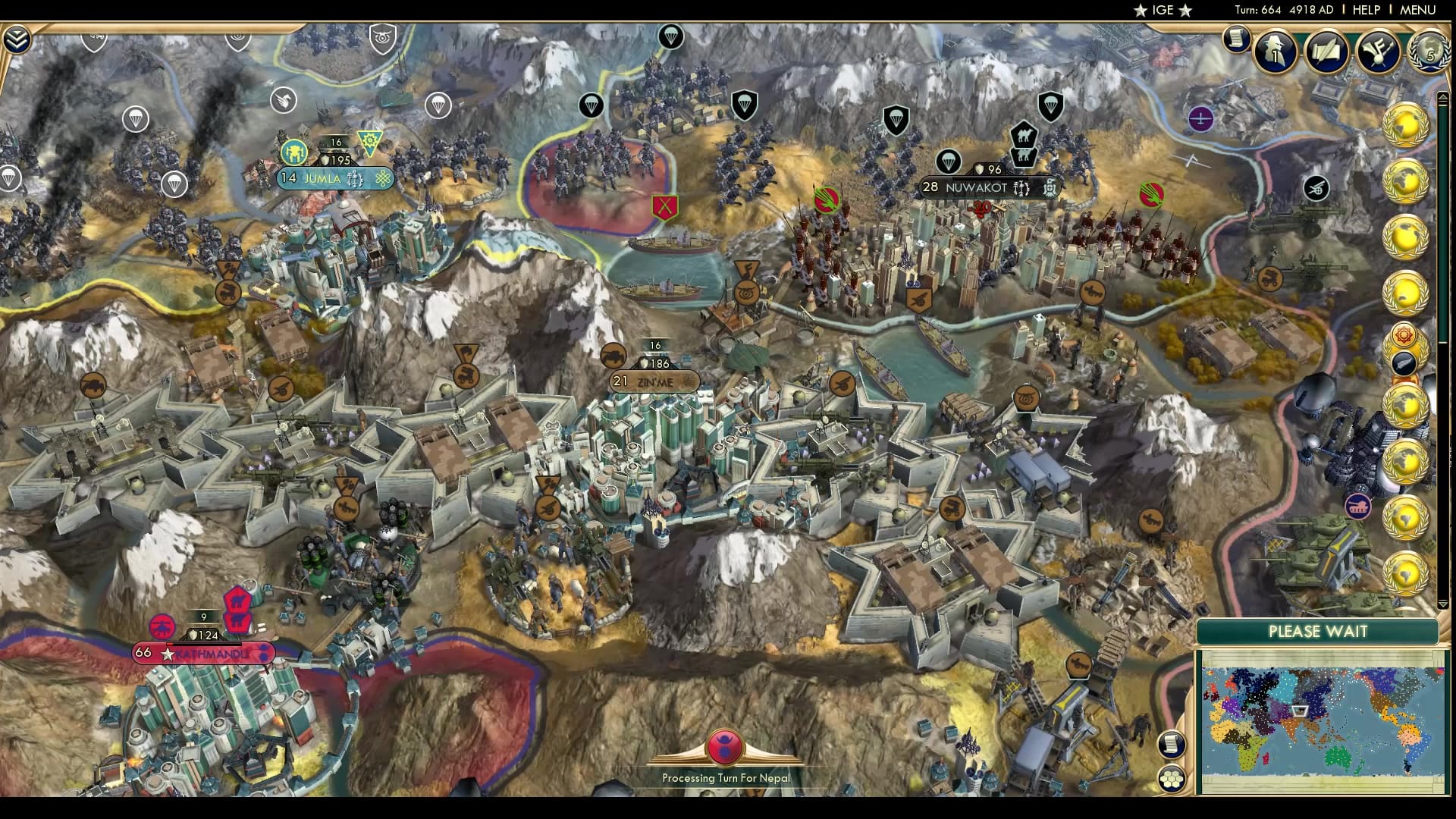Click the up arrow atop the notification scrollbar

(x=1443, y=97)
